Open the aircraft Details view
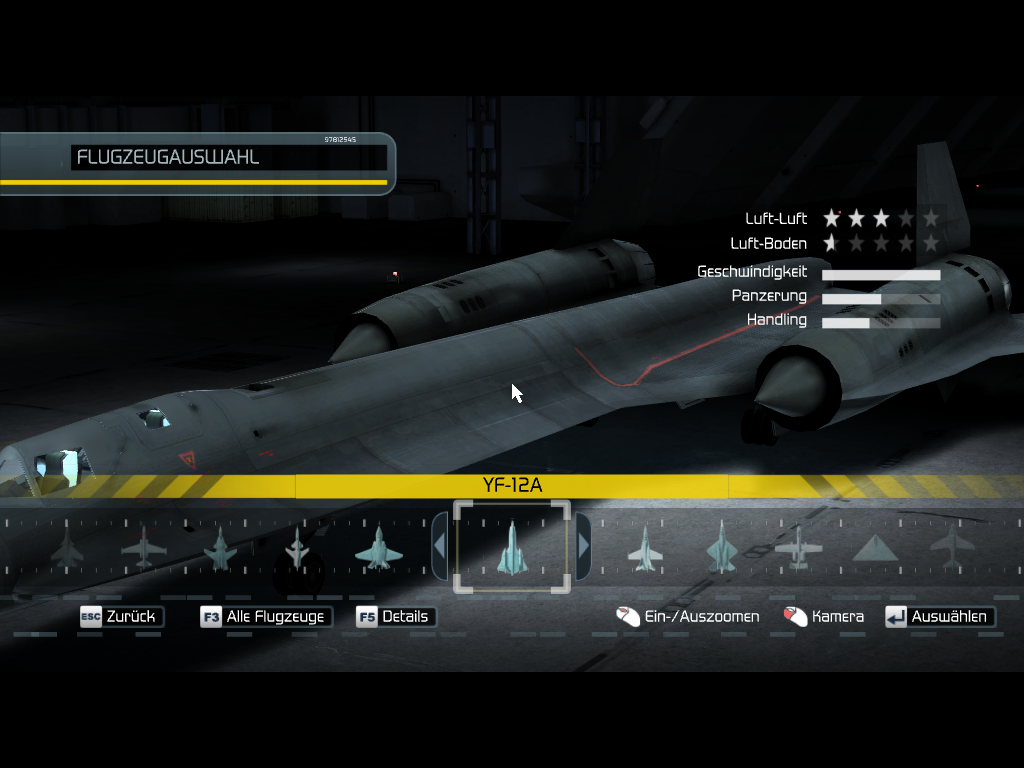This screenshot has height=768, width=1024. pyautogui.click(x=396, y=617)
